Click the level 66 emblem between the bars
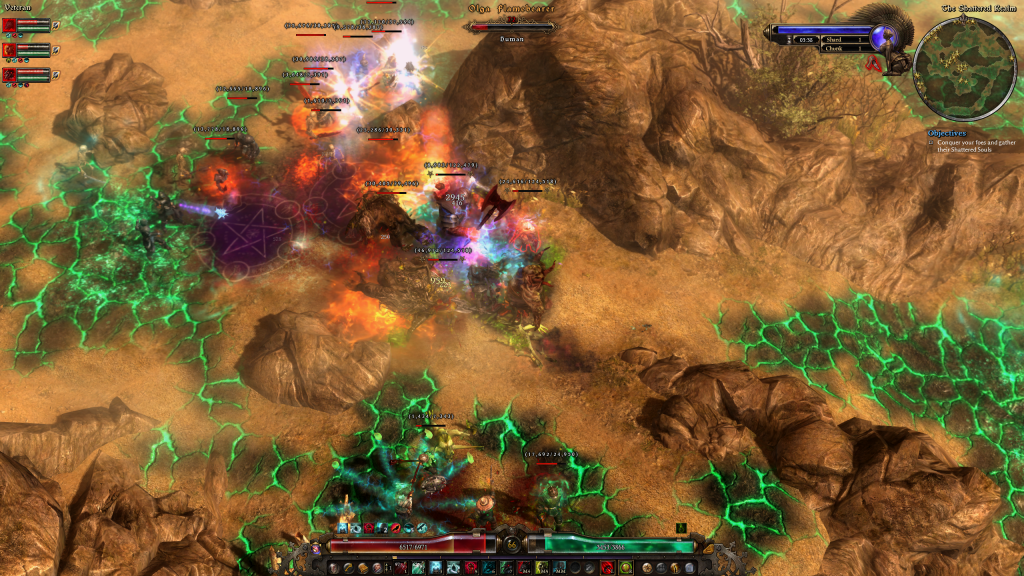Image resolution: width=1024 pixels, height=576 pixels. click(511, 545)
